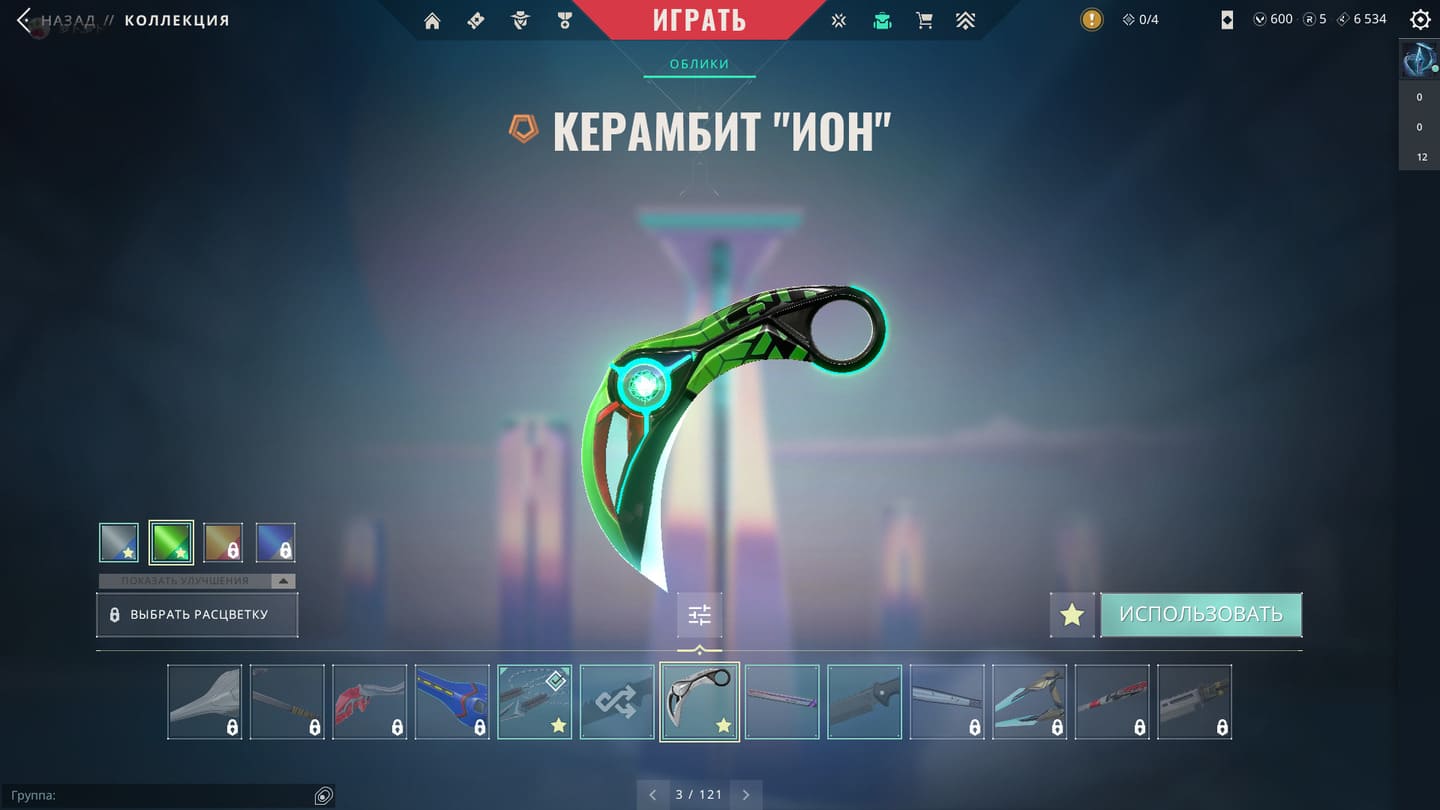This screenshot has width=1440, height=810.
Task: Toggle the favorite star button
Action: pyautogui.click(x=1072, y=615)
